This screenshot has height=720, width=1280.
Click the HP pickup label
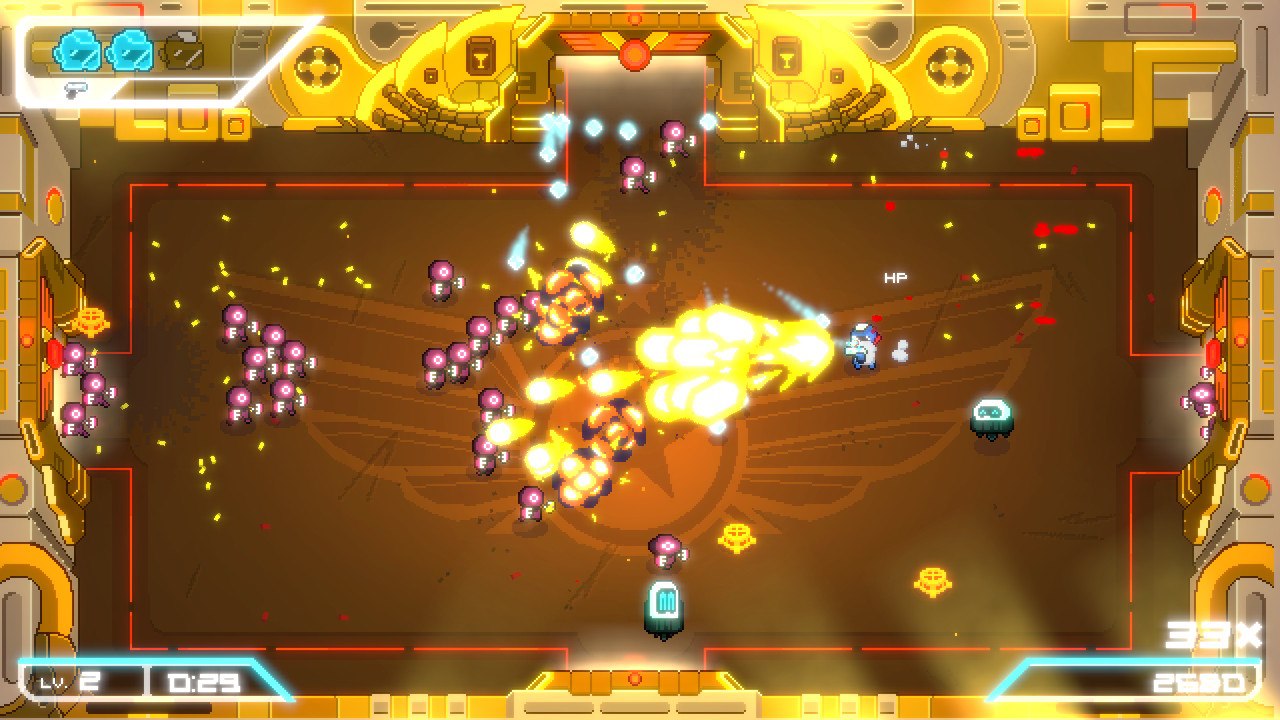pyautogui.click(x=895, y=276)
